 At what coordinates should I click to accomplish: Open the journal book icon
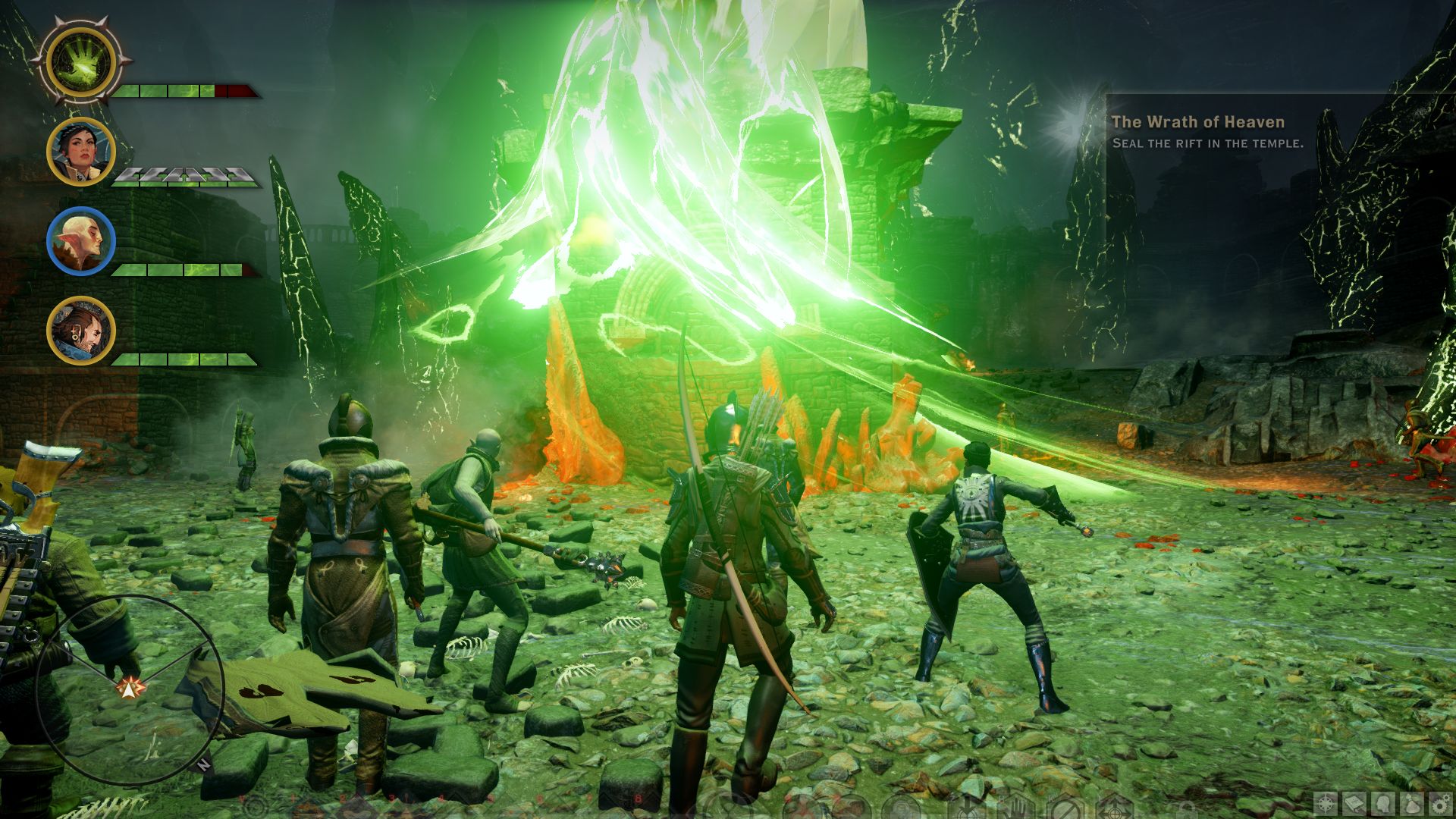[1355, 803]
